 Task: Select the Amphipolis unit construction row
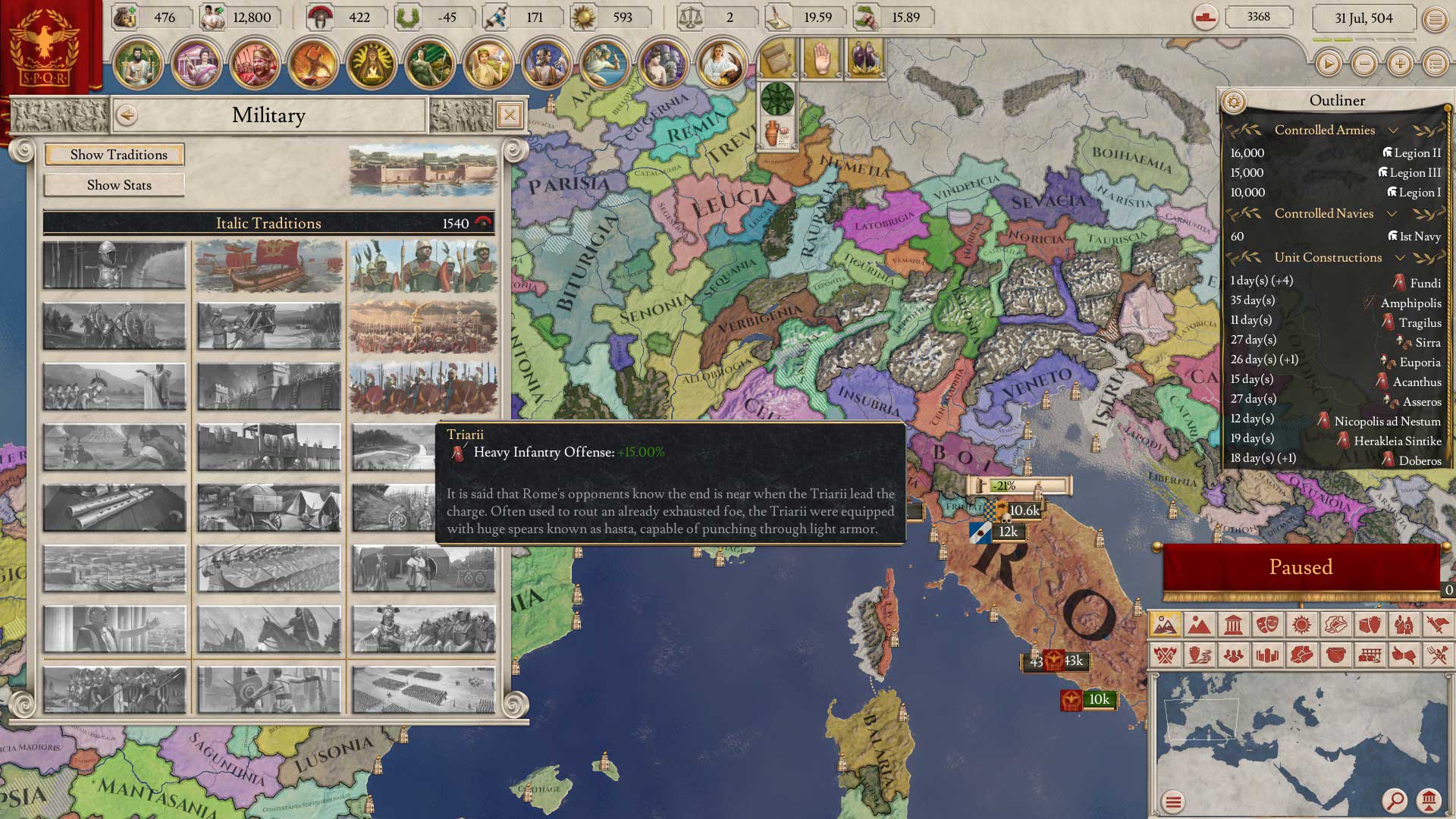(x=1336, y=303)
